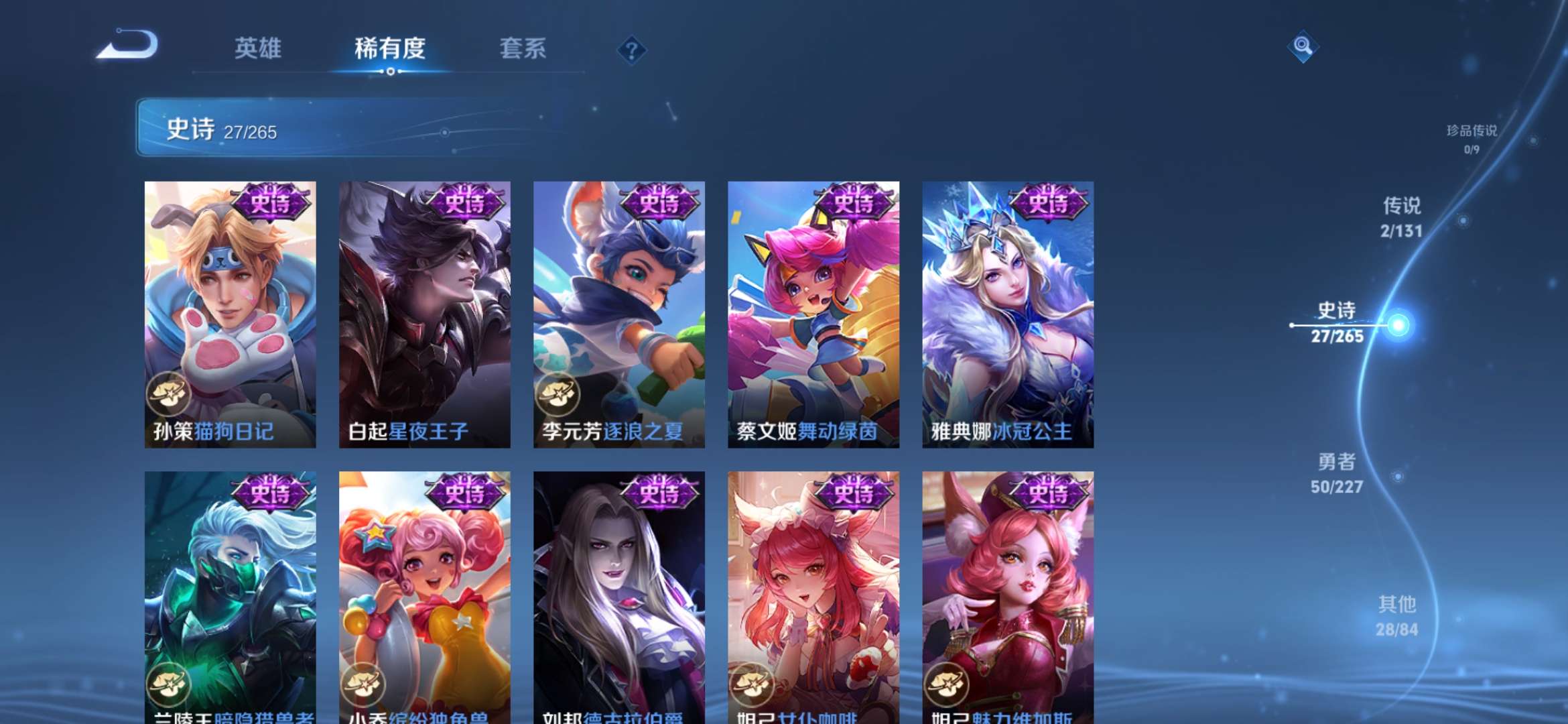Viewport: 1568px width, 724px height.
Task: Click the tab indicator dot under 稀有度
Action: (x=391, y=70)
